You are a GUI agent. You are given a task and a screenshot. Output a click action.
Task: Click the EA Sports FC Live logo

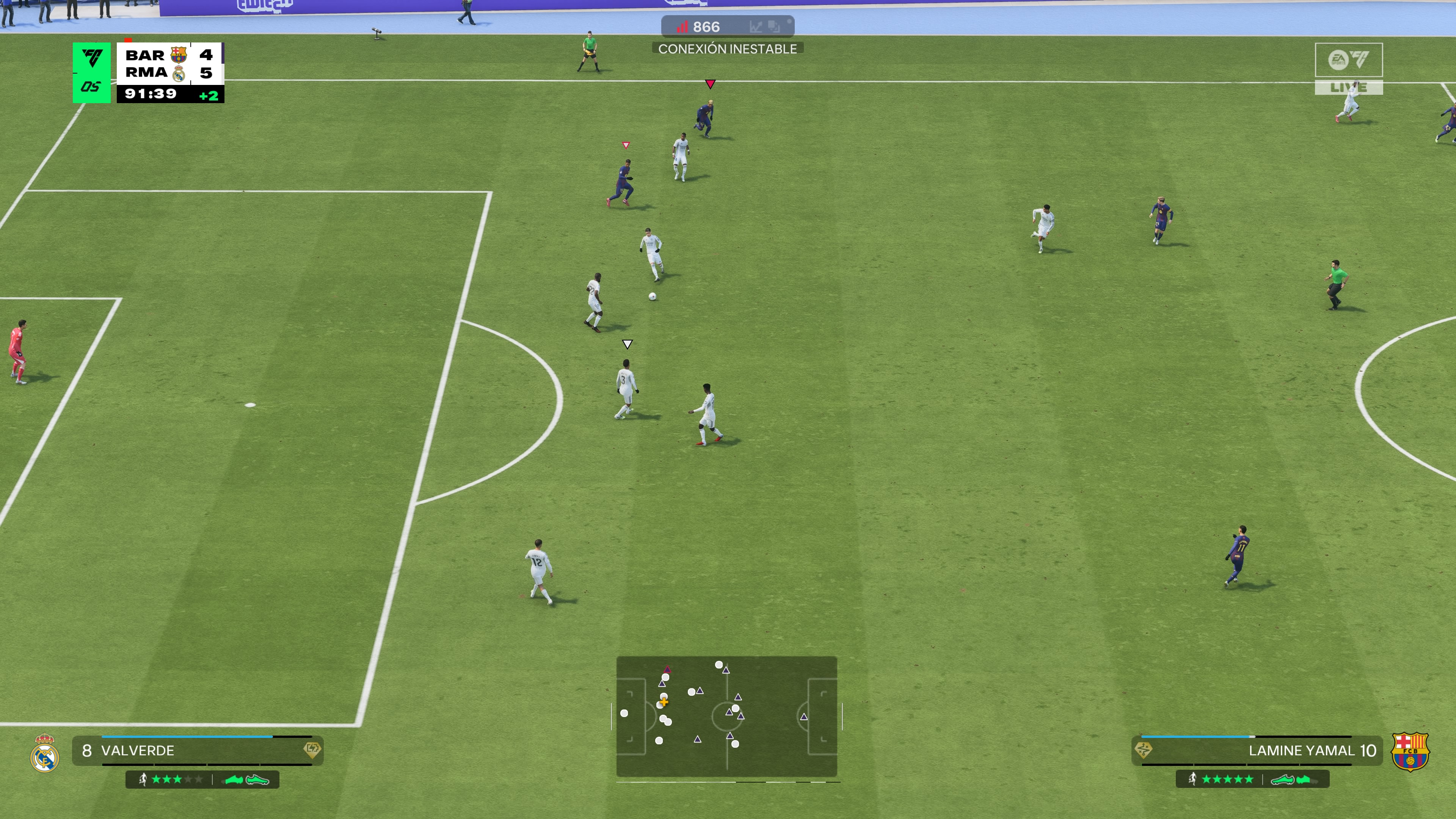pos(1348,68)
